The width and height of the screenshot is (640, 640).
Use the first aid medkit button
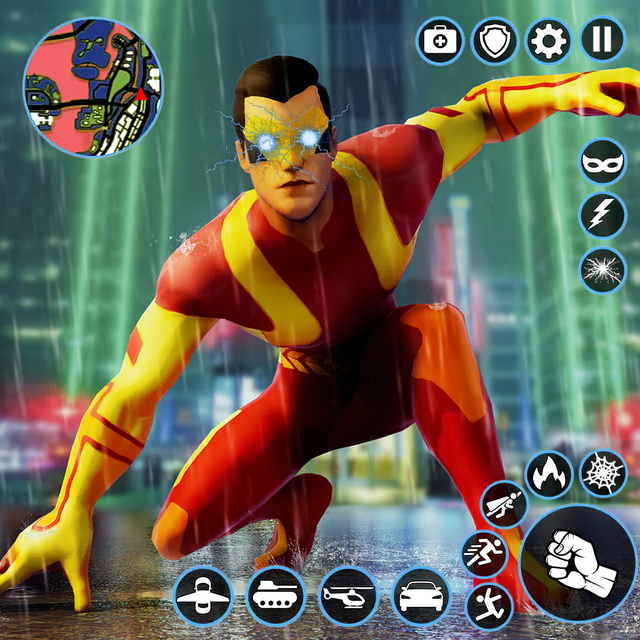coord(438,40)
